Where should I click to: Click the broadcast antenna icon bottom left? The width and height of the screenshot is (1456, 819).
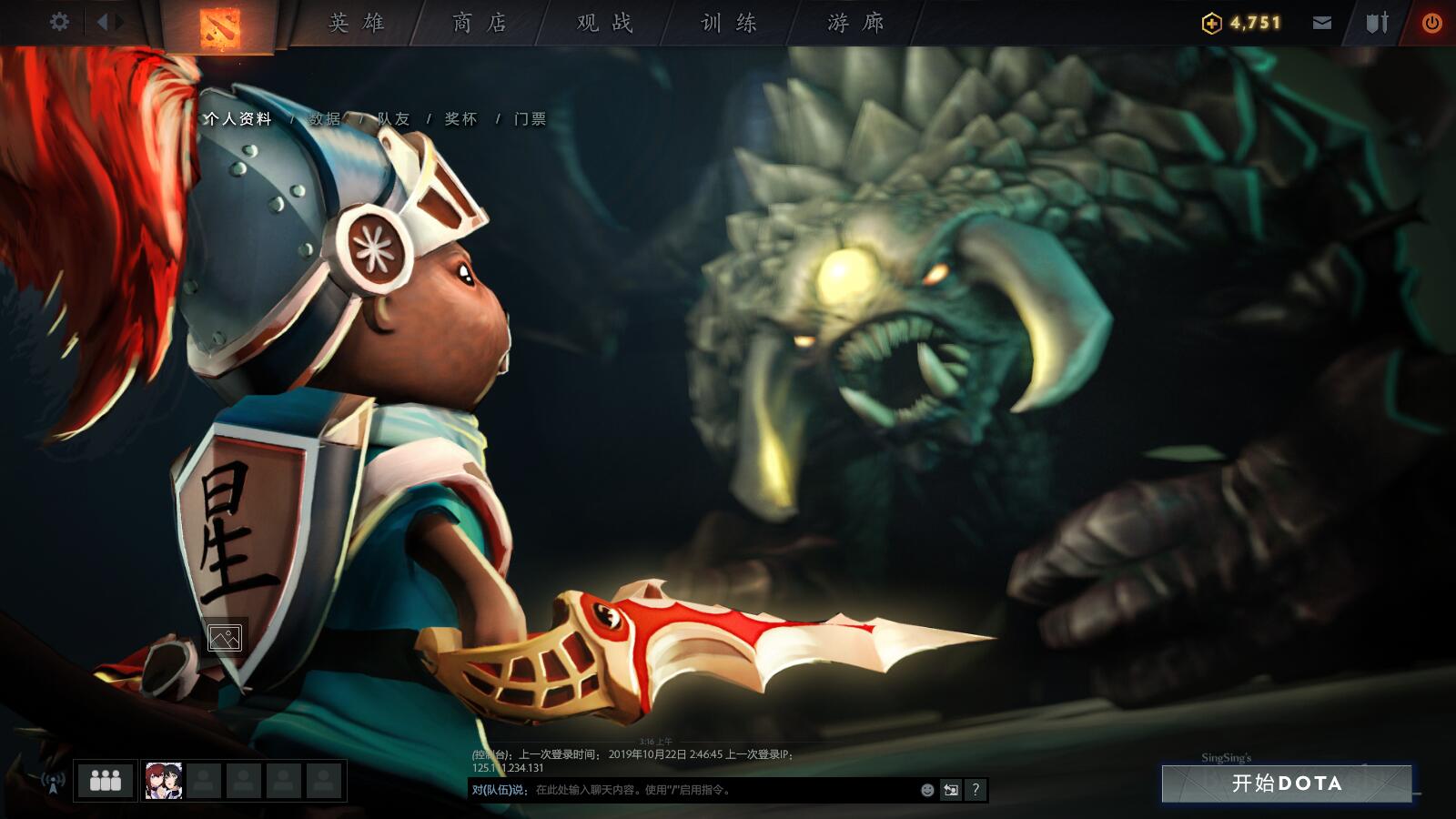(x=52, y=780)
